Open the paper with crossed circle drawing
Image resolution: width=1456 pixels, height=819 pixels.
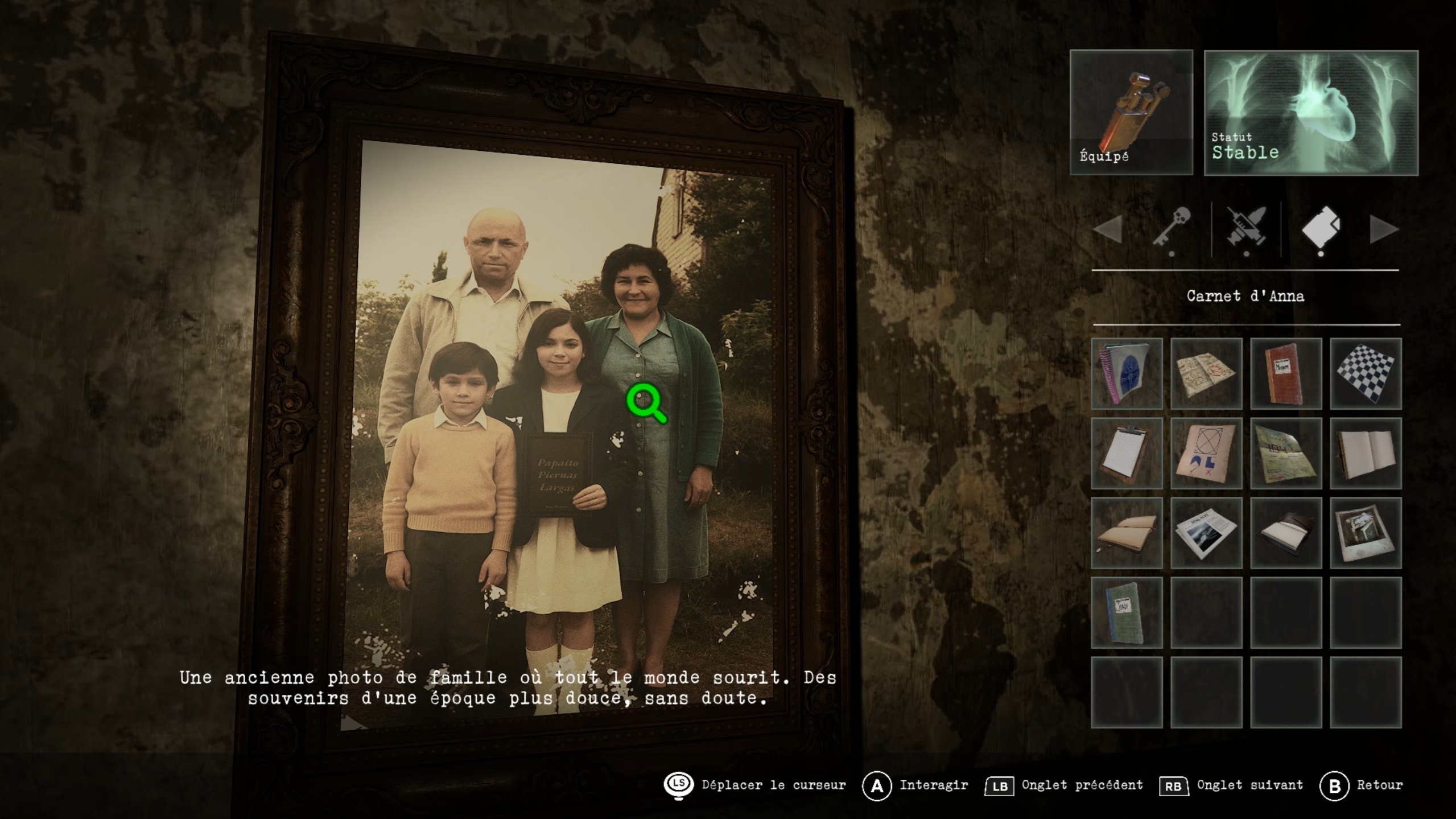(x=1206, y=453)
